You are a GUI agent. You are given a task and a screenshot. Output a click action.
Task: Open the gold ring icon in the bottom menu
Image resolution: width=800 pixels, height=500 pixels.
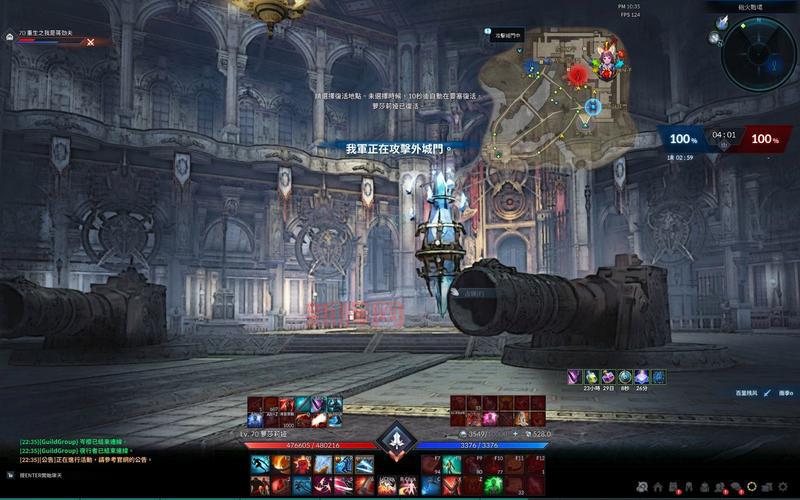click(x=752, y=487)
